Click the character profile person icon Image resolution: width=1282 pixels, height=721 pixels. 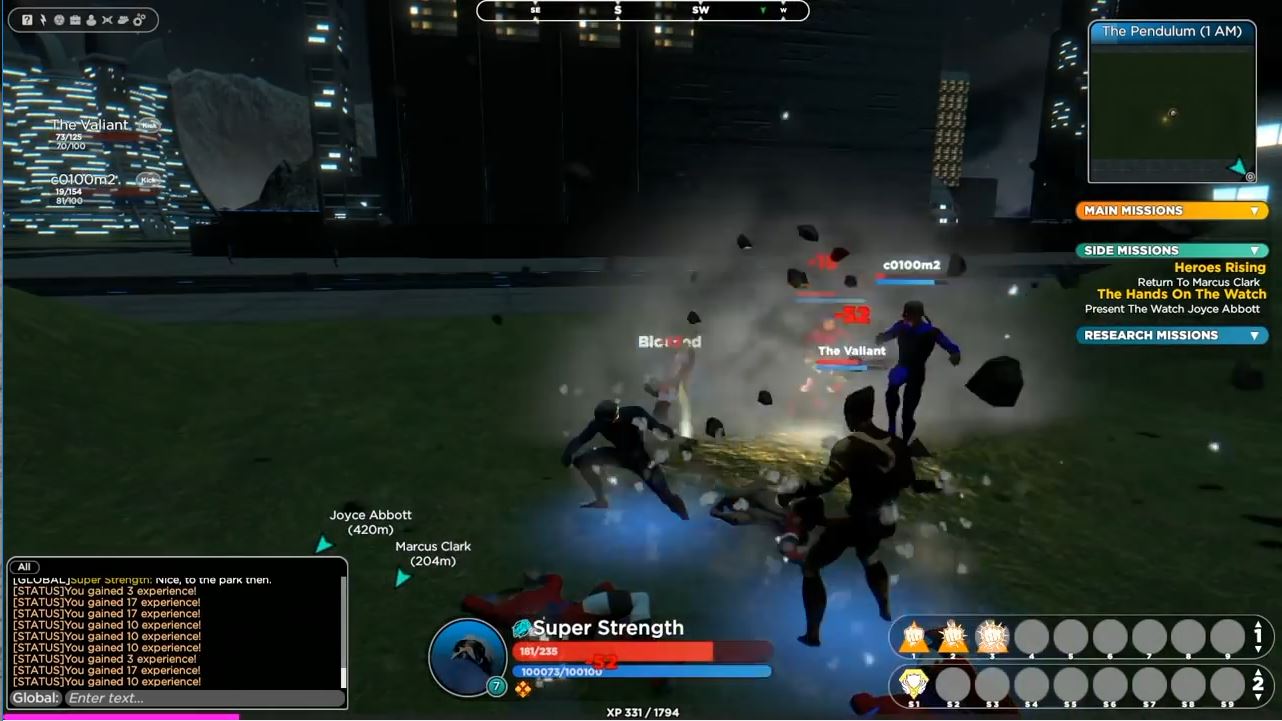click(91, 18)
